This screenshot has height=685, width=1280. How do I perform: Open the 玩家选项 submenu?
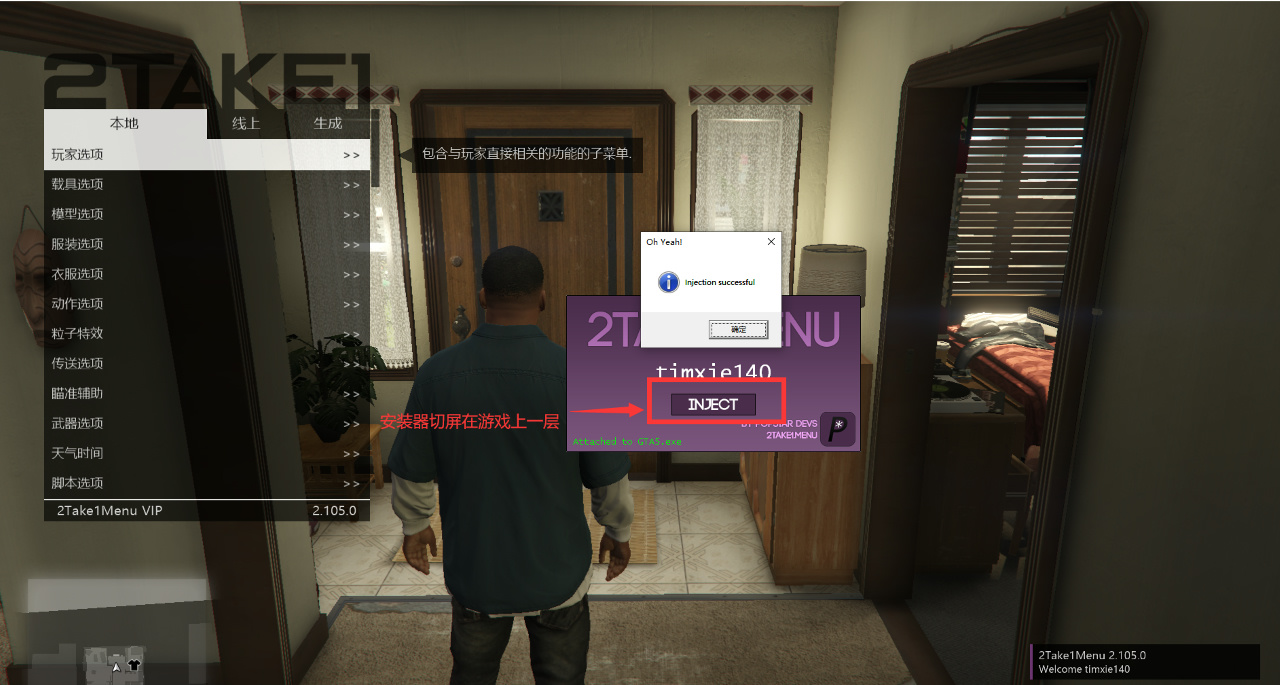tap(207, 155)
